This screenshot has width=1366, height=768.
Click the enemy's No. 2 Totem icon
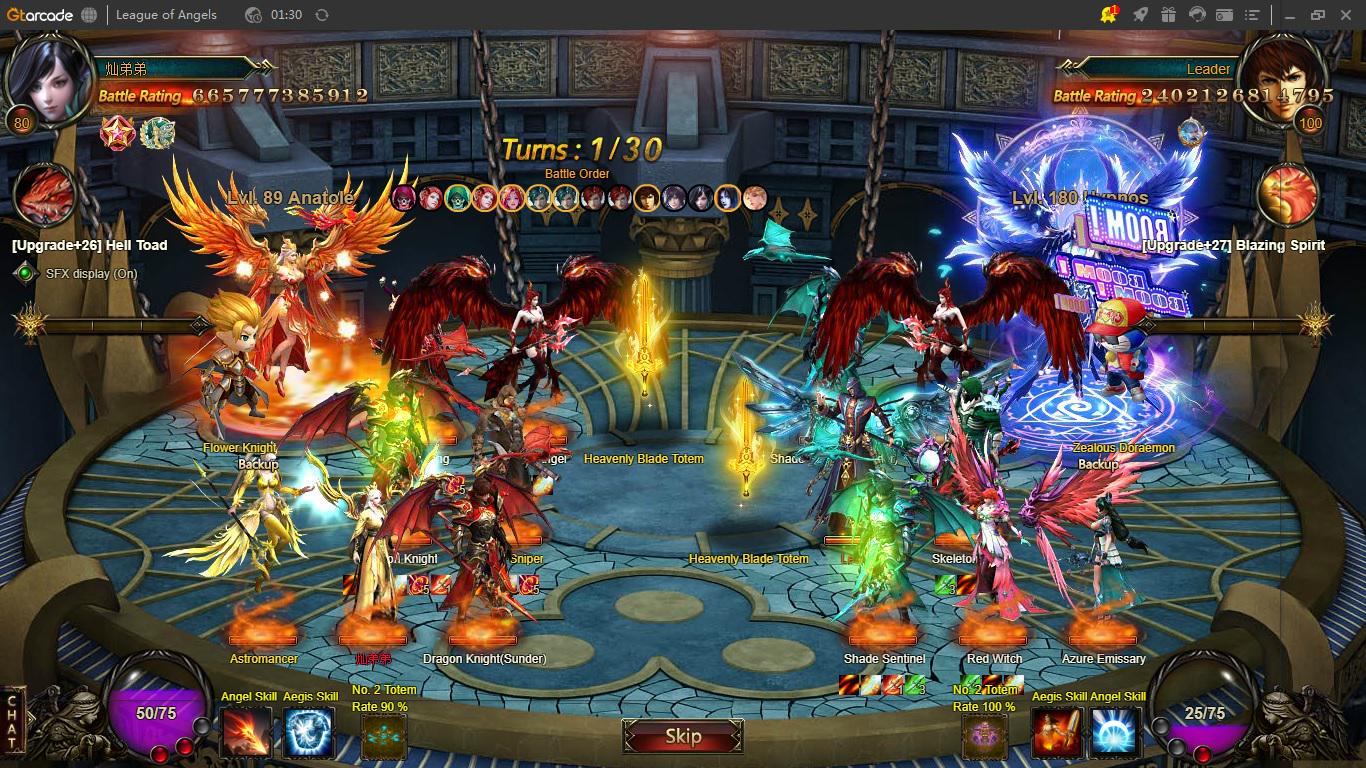pos(985,737)
